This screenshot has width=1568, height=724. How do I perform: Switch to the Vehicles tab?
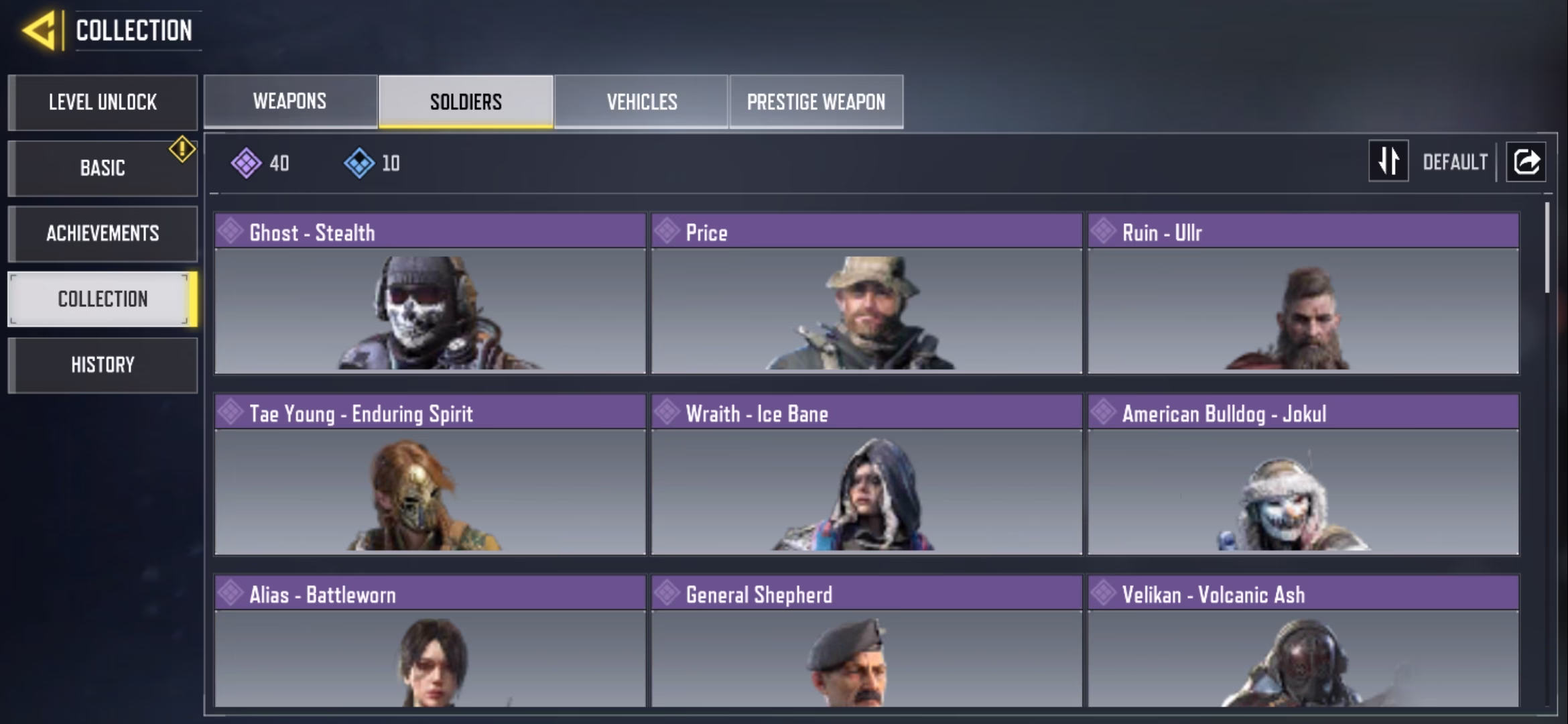641,101
